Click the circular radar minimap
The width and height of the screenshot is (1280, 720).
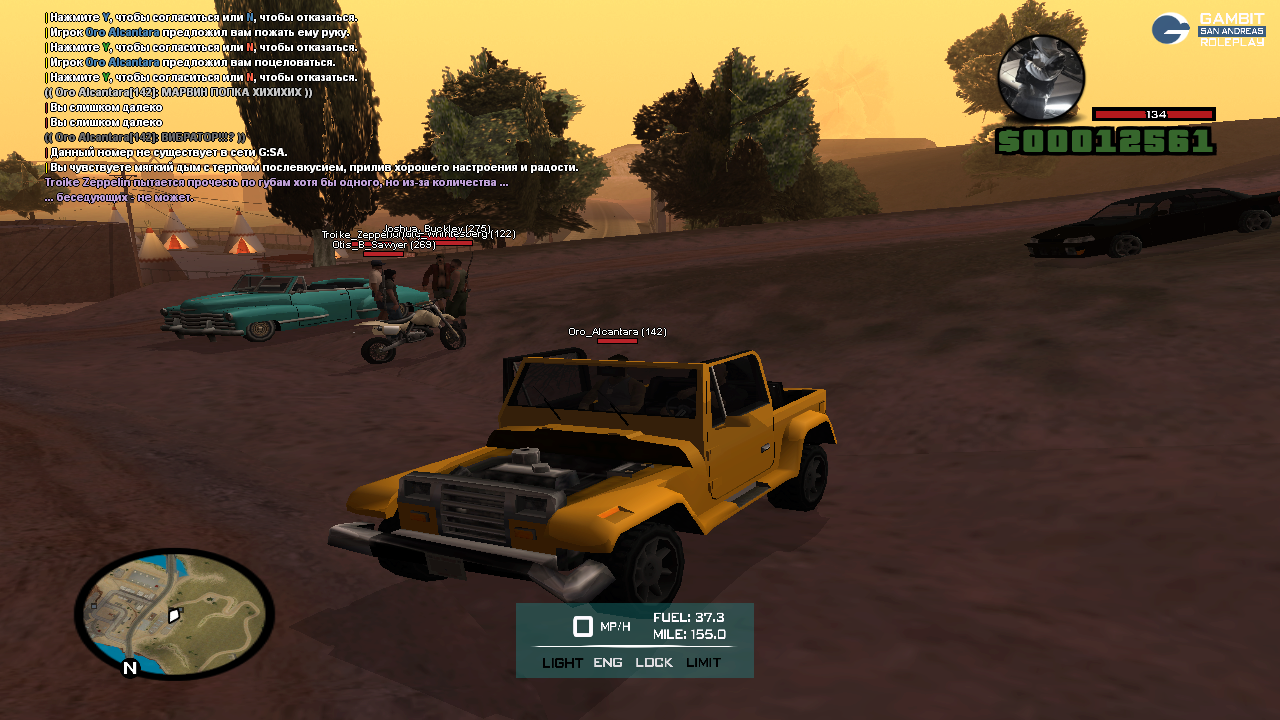174,613
